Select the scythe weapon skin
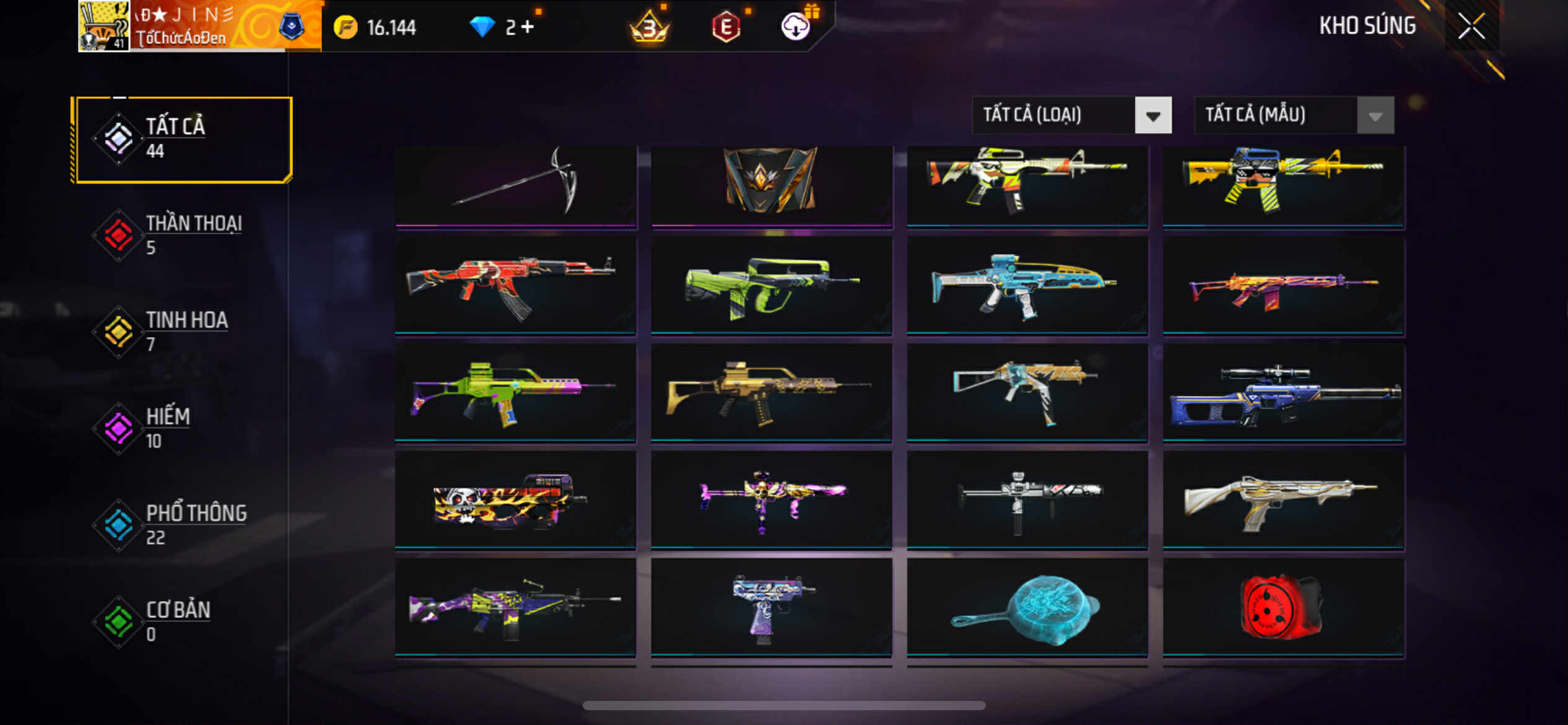Screen dimensions: 1568x725 coord(516,186)
